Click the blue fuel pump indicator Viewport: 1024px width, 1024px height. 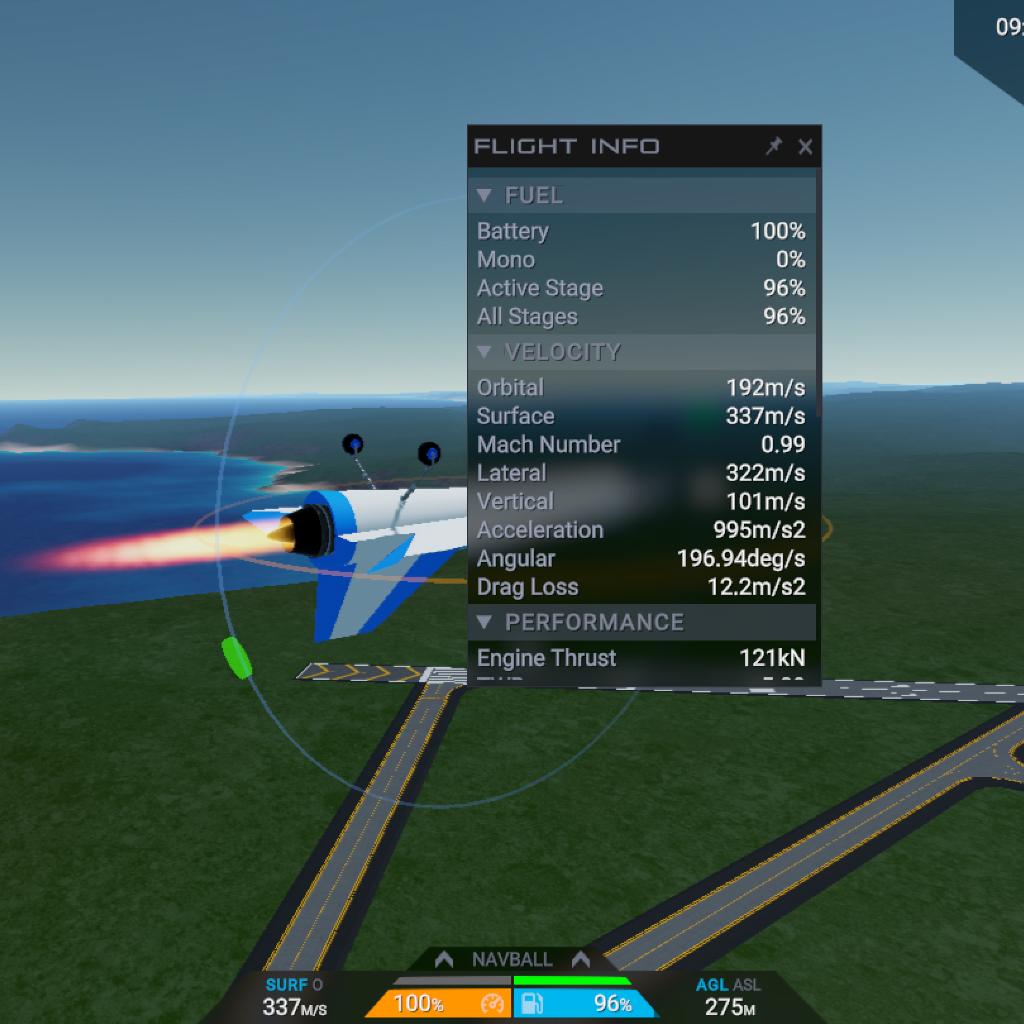585,1003
